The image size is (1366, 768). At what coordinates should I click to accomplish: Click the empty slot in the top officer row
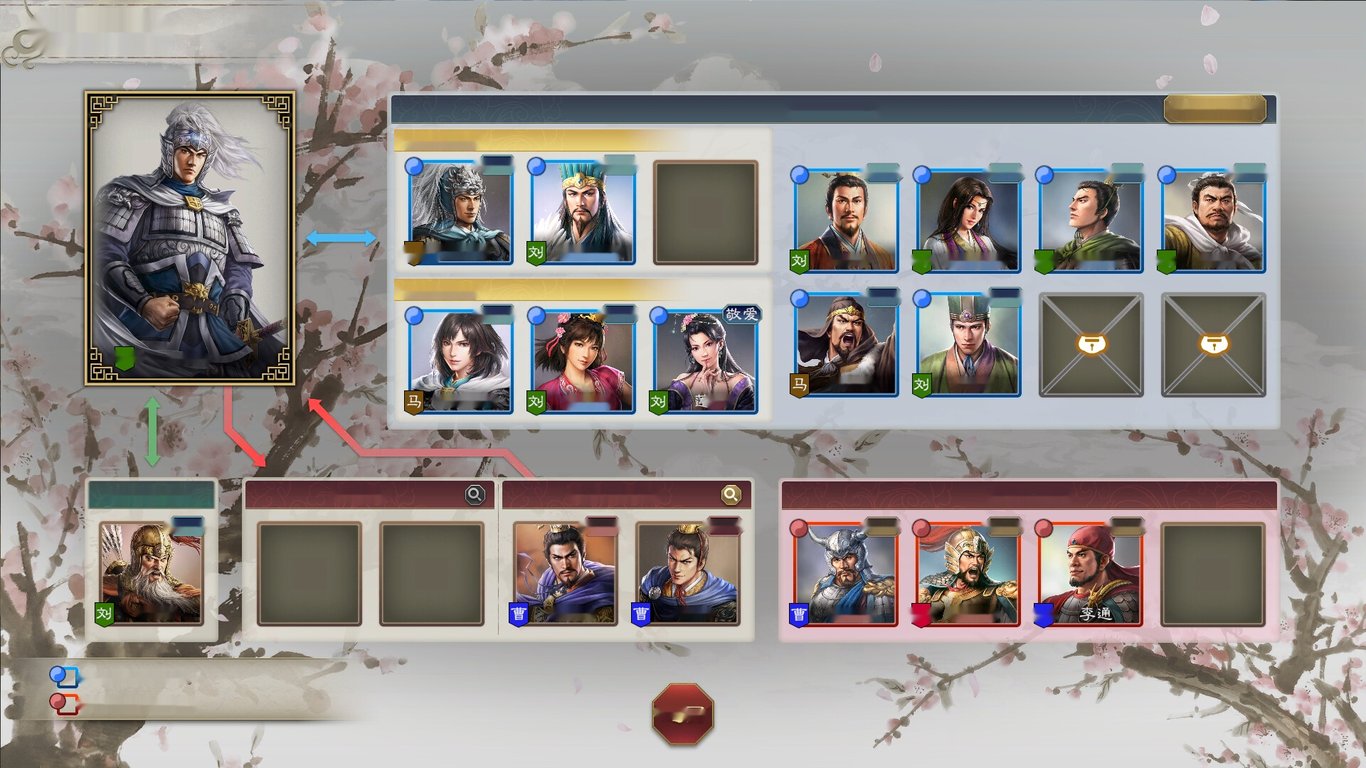(705, 210)
